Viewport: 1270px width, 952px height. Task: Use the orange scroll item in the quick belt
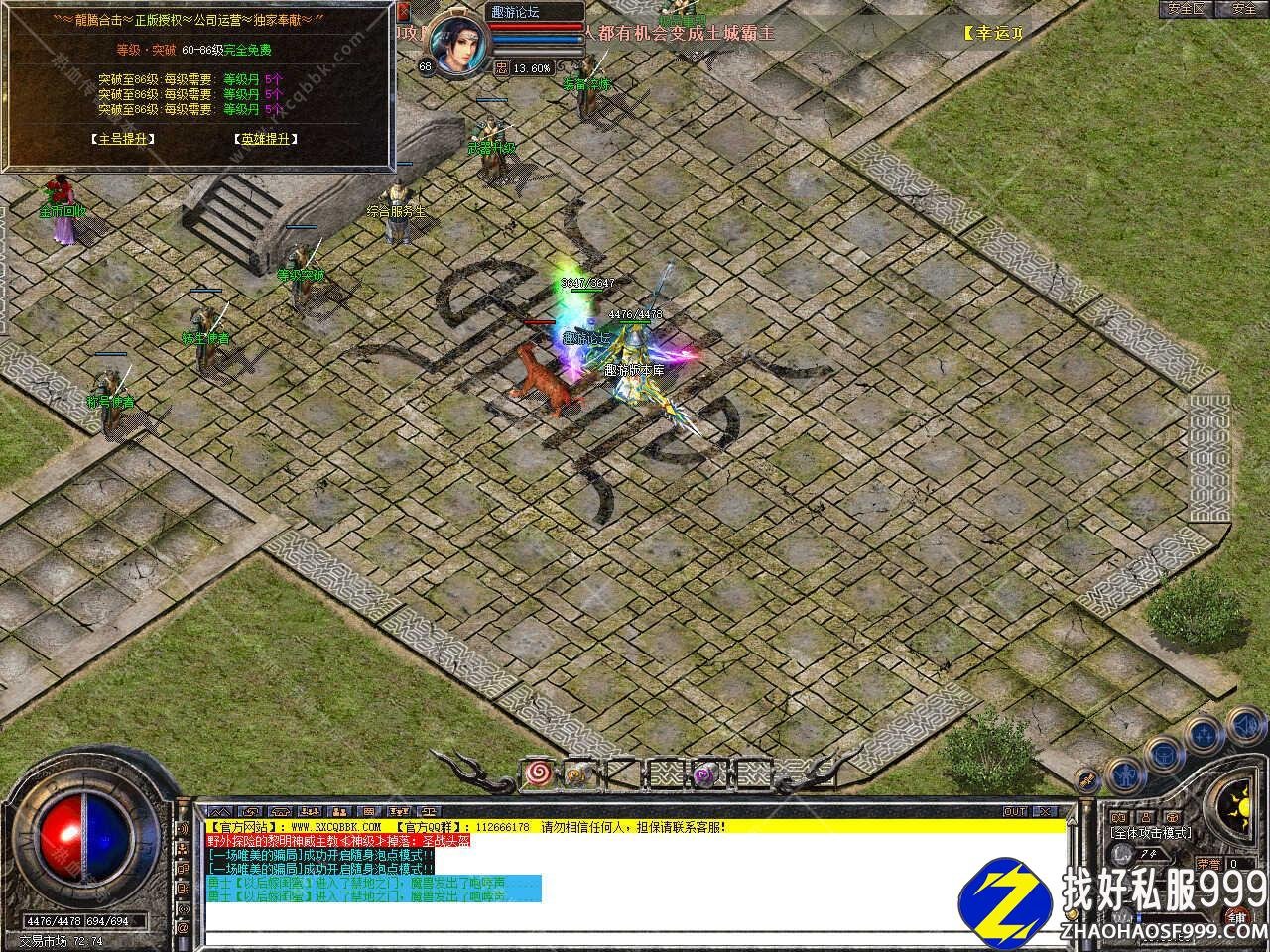point(575,772)
